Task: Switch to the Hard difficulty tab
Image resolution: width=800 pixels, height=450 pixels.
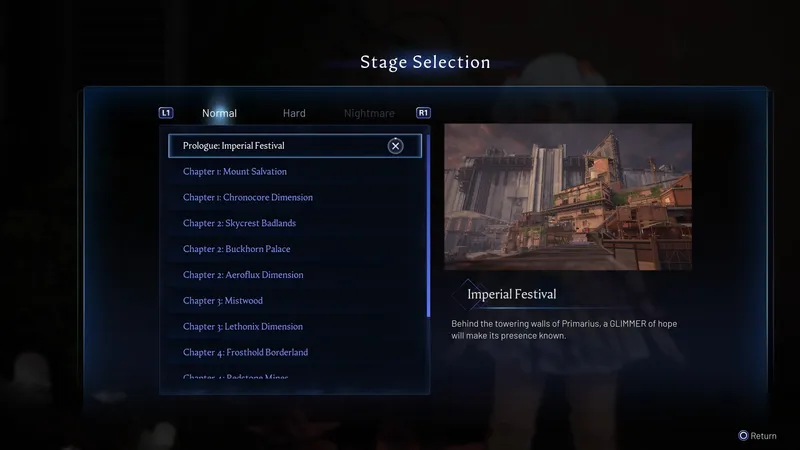Action: [294, 113]
